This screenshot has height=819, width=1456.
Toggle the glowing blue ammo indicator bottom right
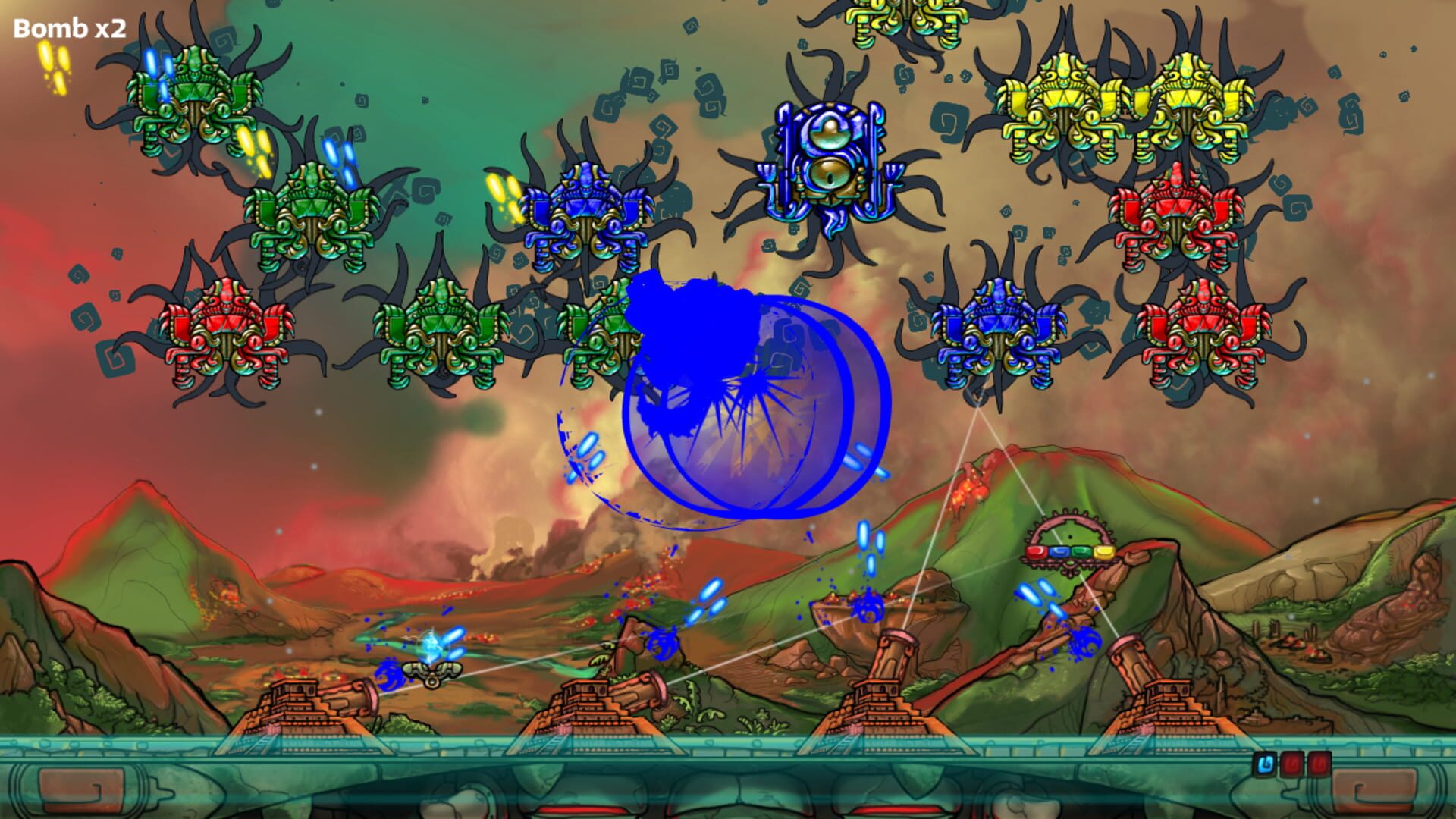(1265, 764)
